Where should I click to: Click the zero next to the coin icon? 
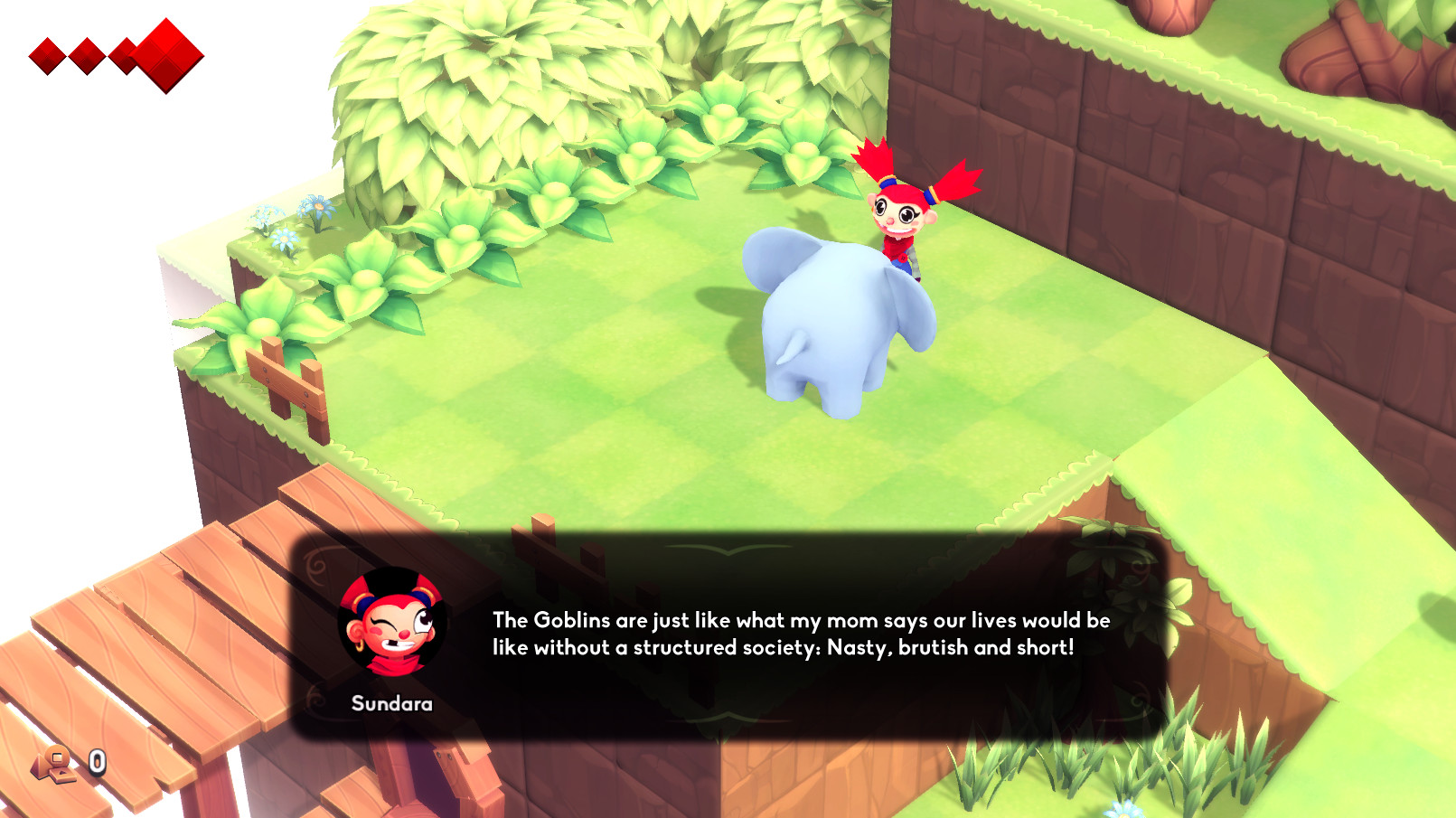pos(96,762)
